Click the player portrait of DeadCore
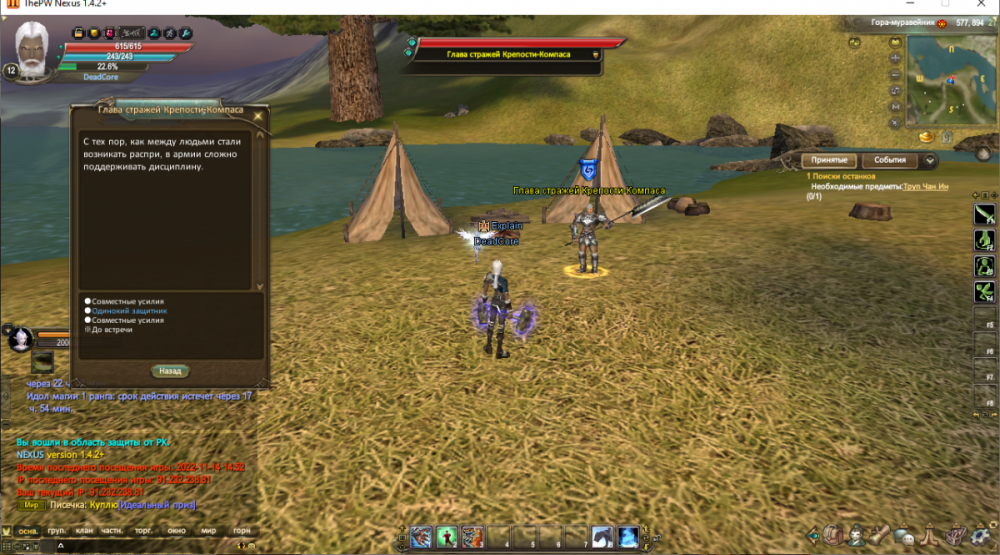Viewport: 1000px width, 555px height. [x=34, y=48]
